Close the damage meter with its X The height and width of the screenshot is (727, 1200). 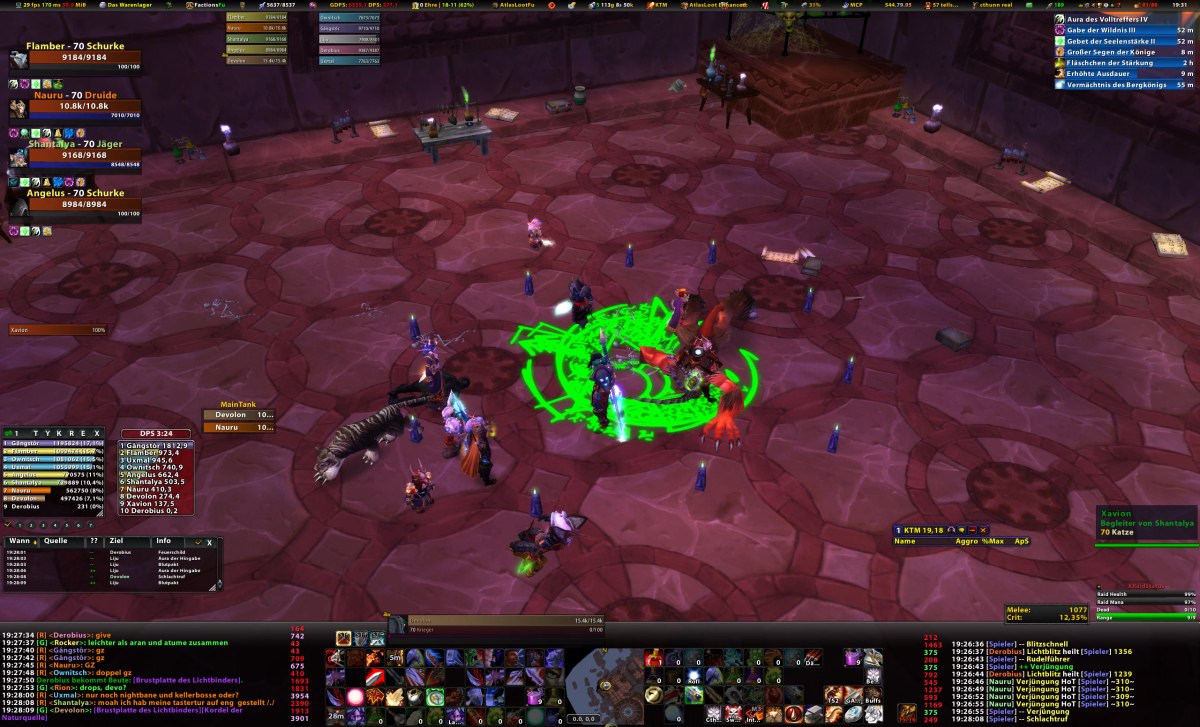click(x=97, y=432)
